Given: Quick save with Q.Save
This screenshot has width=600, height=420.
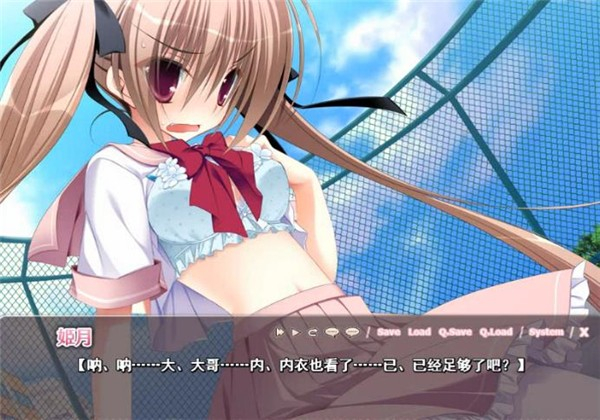Looking at the screenshot, I should pyautogui.click(x=455, y=331).
